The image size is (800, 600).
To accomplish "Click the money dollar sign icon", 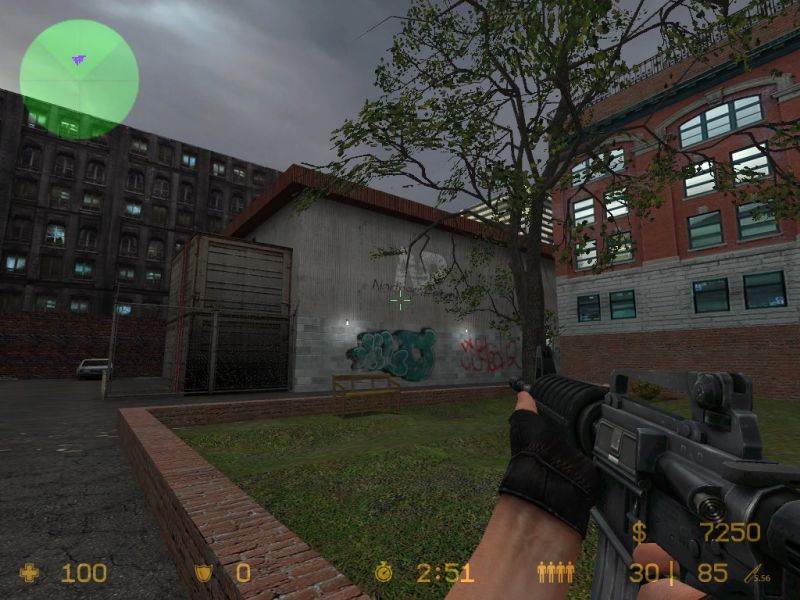I will click(638, 532).
